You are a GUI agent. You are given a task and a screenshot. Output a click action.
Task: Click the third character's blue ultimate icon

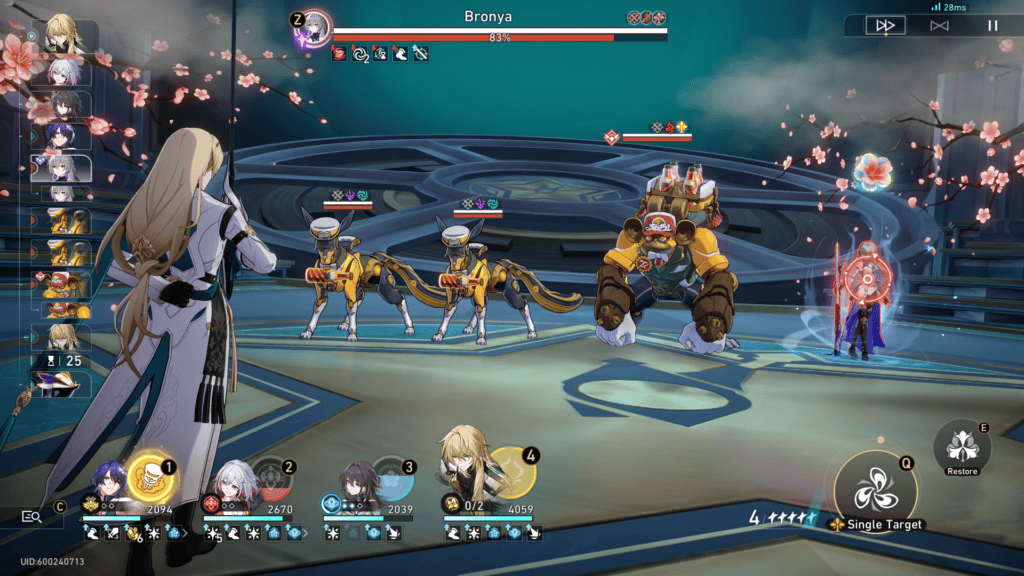point(392,478)
